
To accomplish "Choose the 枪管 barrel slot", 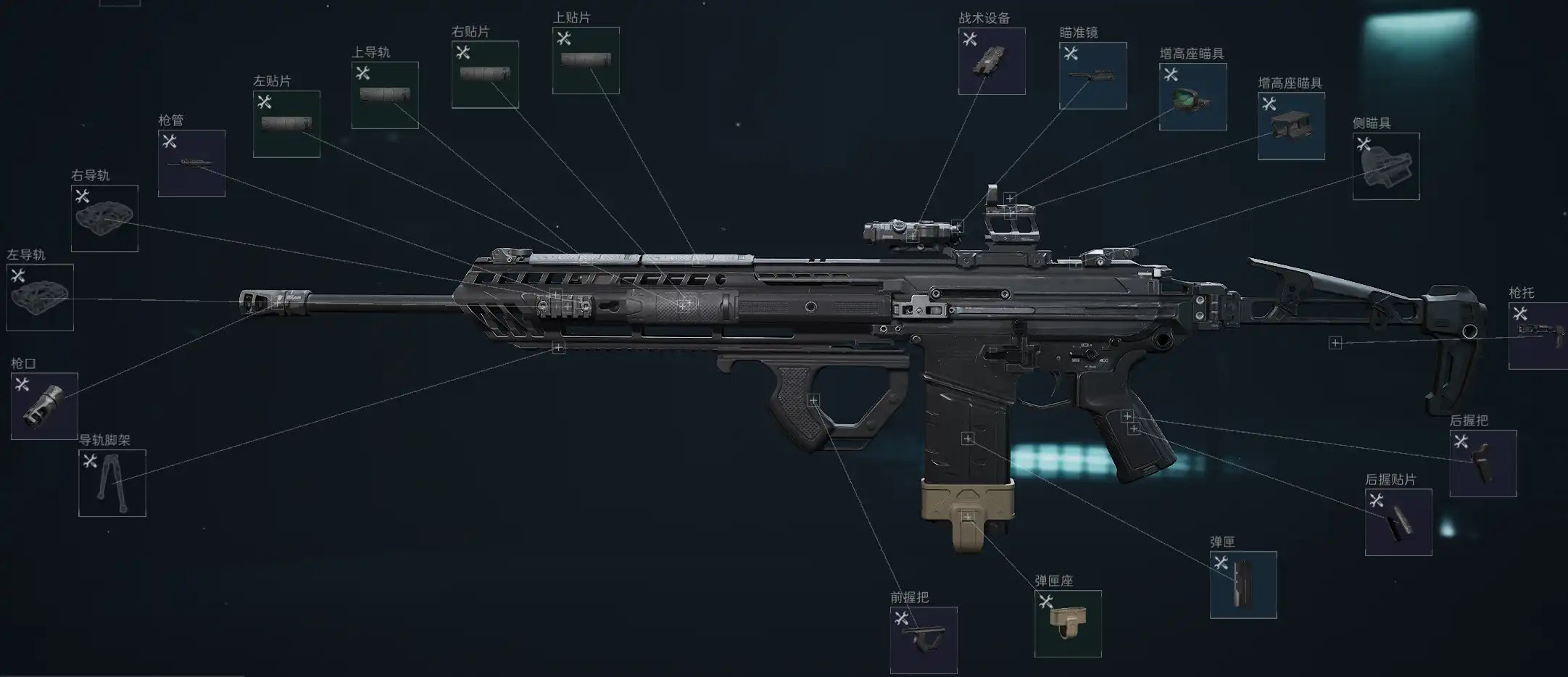I will [191, 163].
